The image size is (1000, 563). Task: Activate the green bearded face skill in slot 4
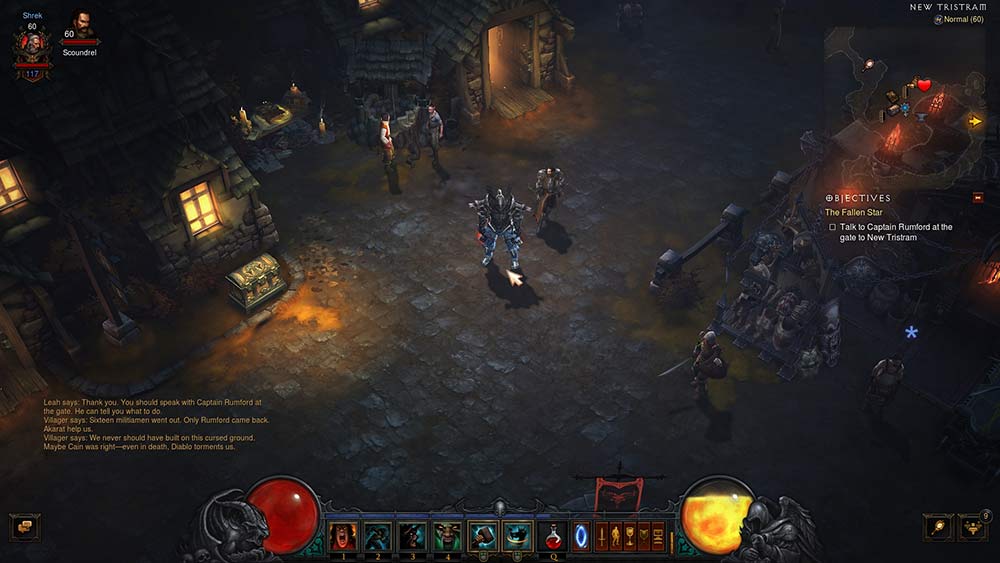point(447,535)
